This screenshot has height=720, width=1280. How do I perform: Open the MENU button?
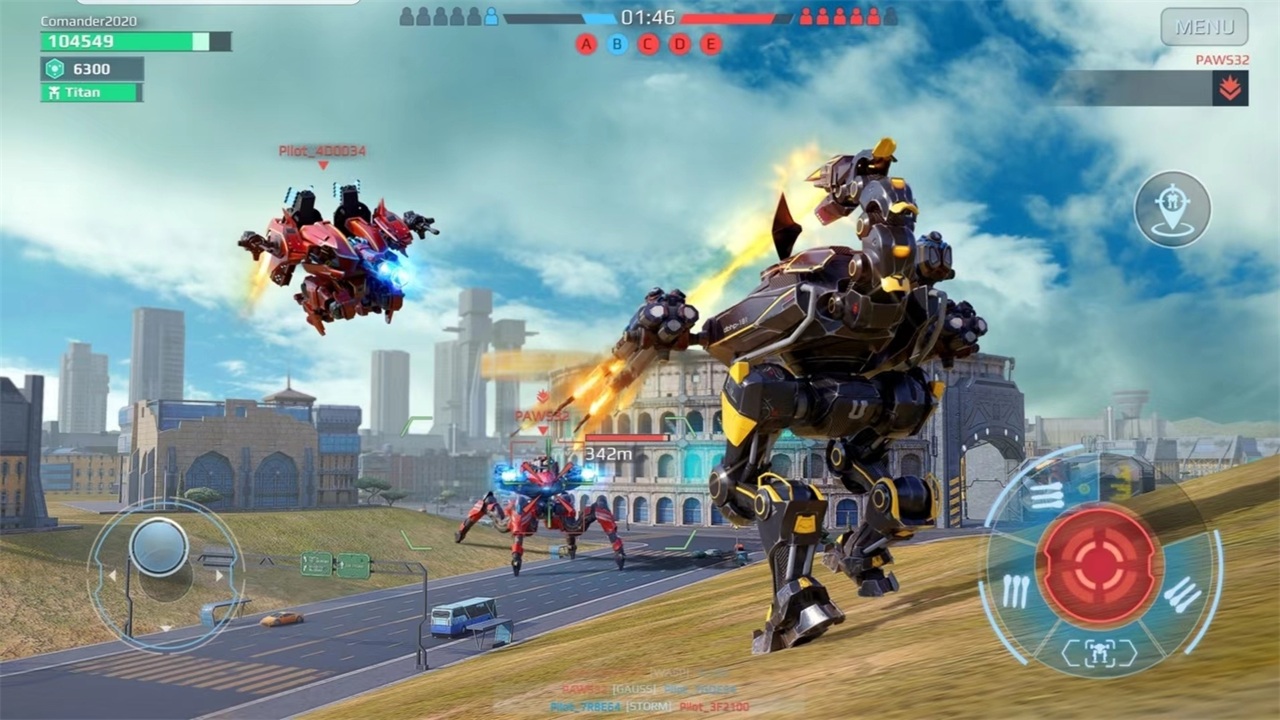(1206, 28)
